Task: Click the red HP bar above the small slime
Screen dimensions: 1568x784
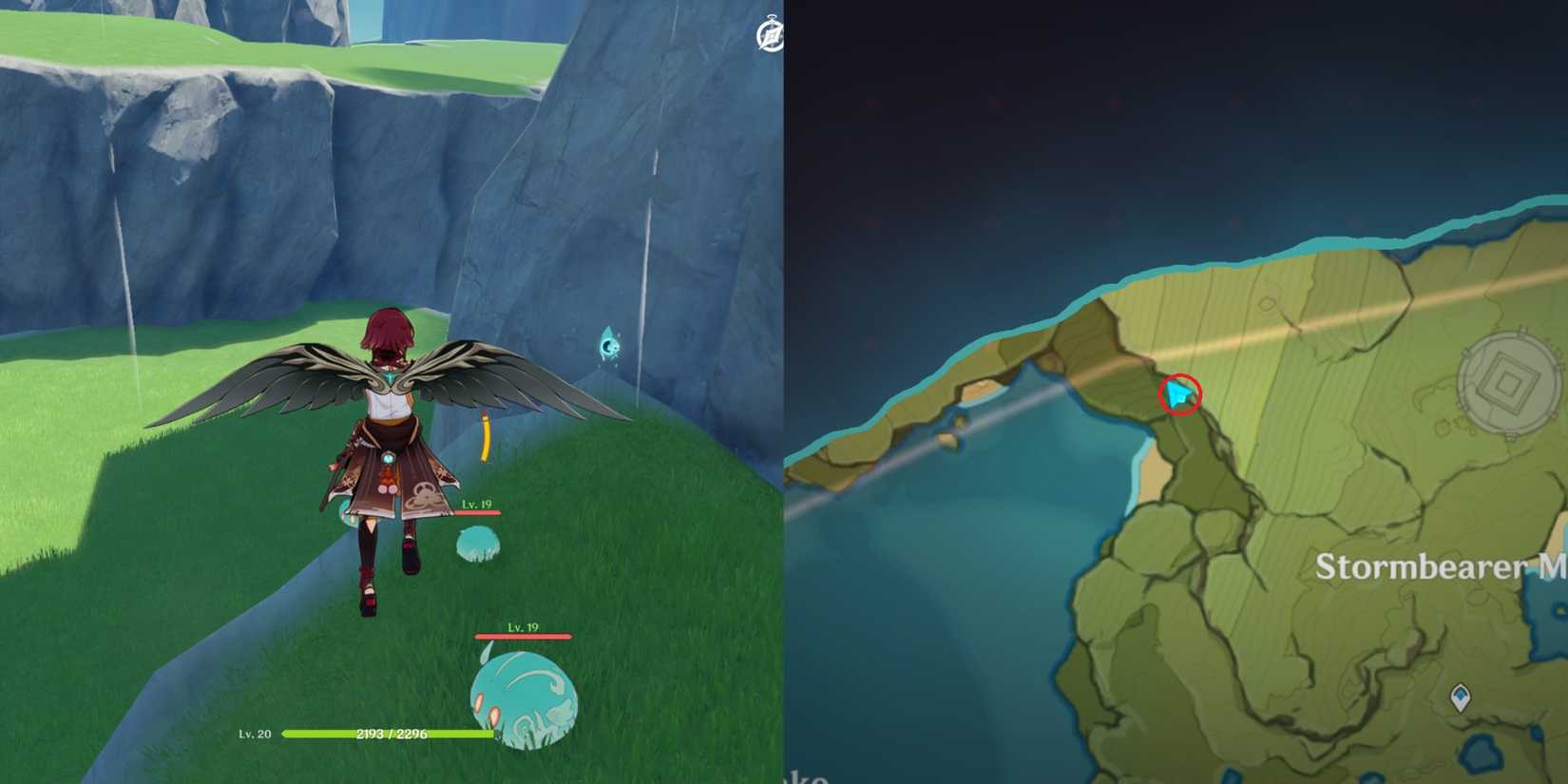Action: pos(478,511)
